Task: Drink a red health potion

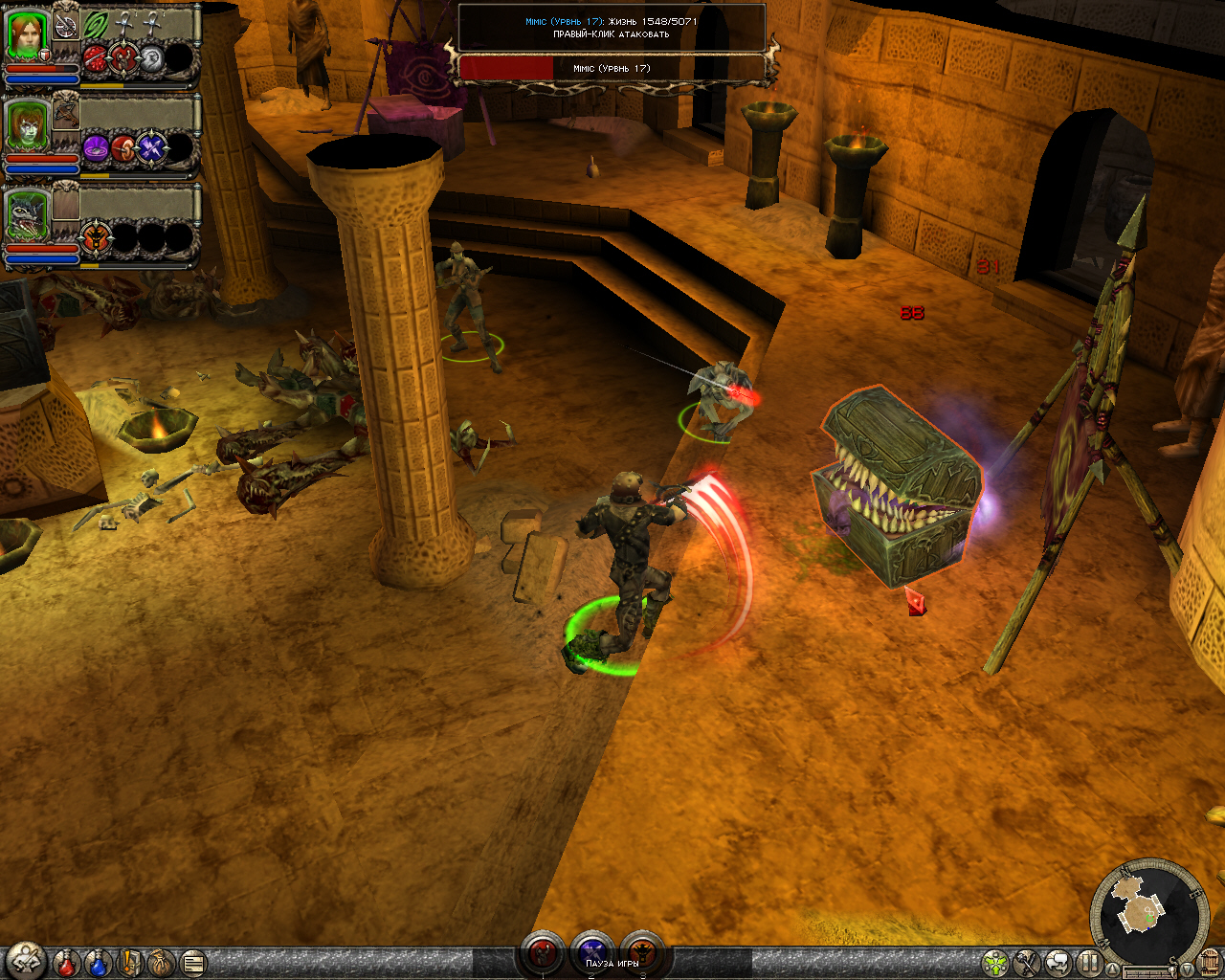Action: click(x=66, y=963)
